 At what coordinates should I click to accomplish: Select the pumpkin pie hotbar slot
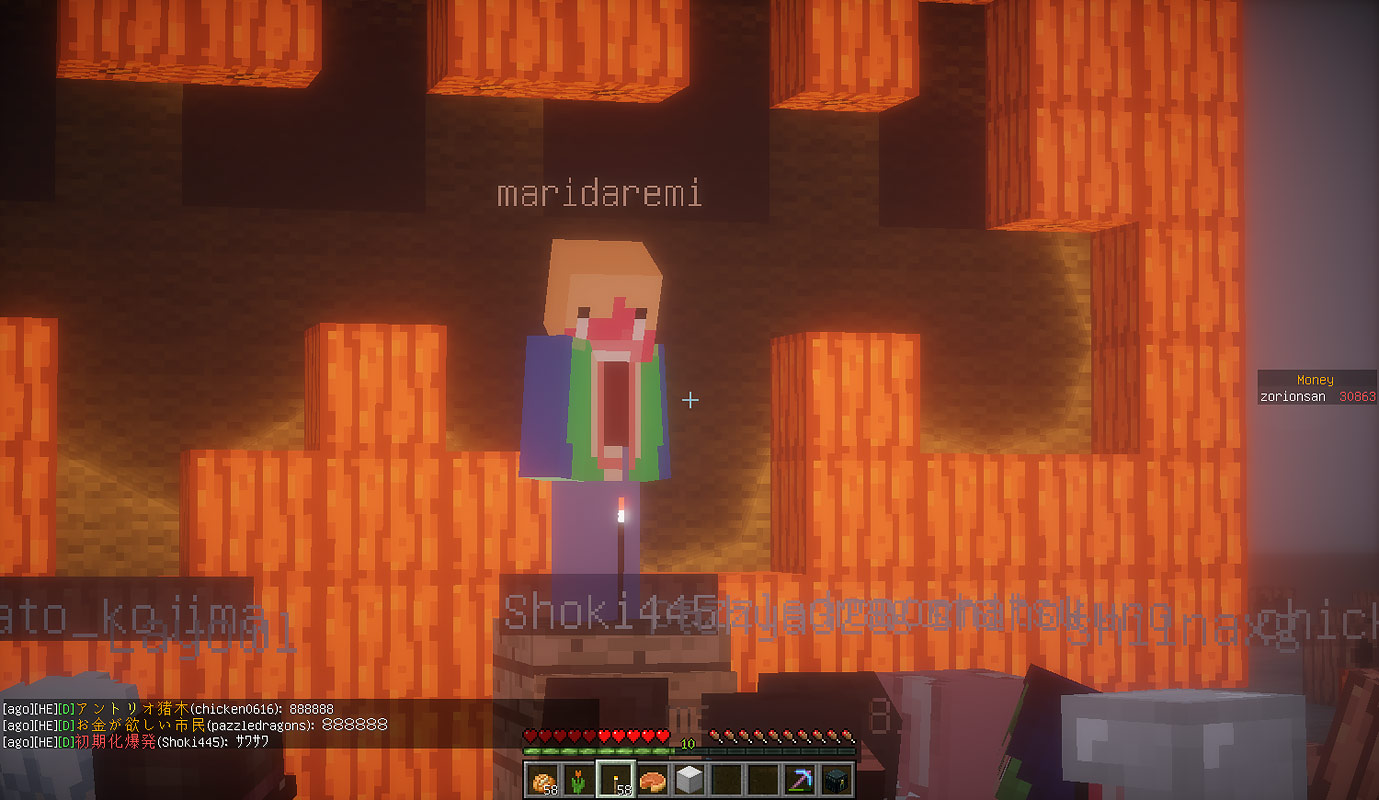pos(653,779)
